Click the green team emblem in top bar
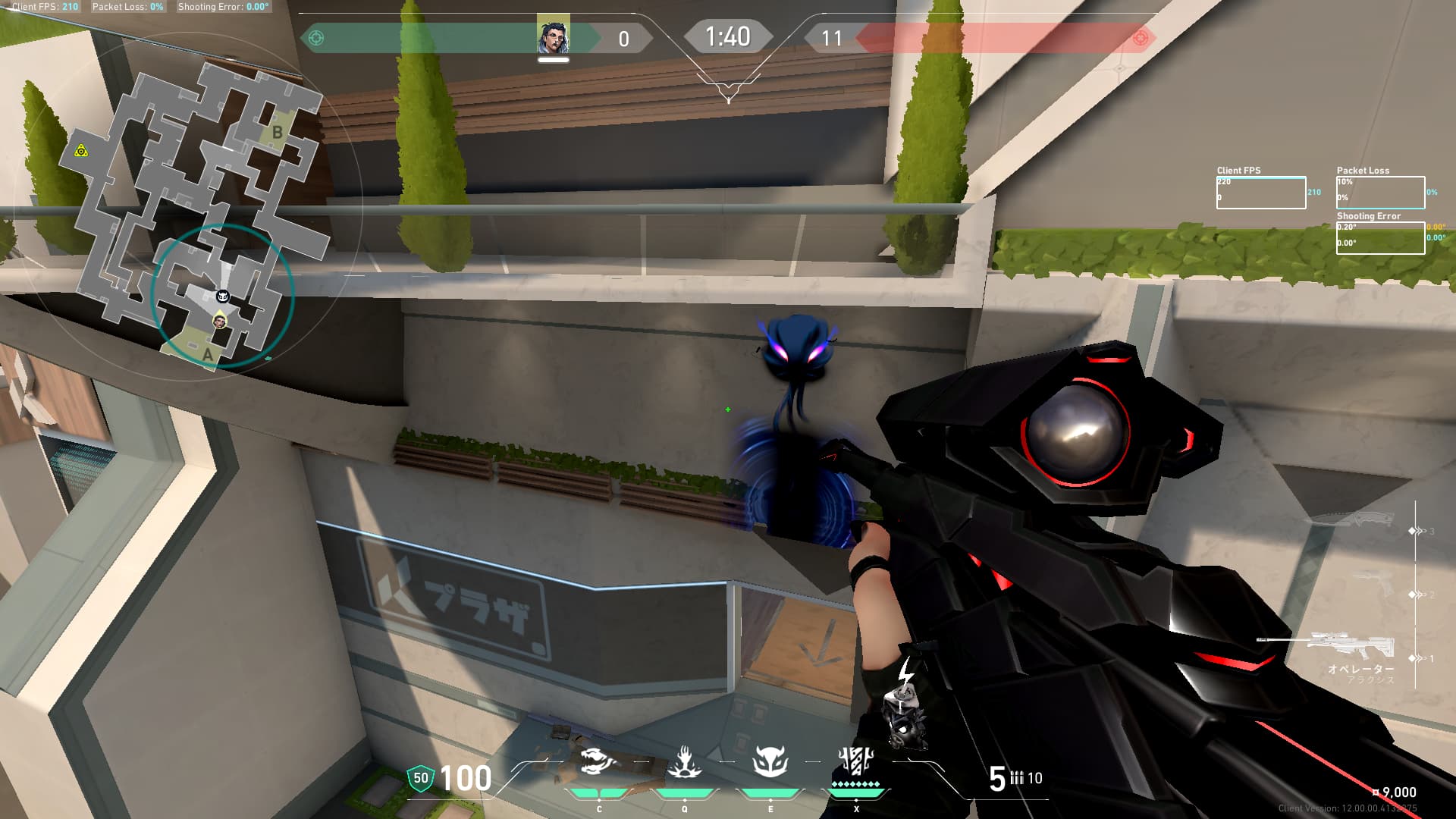Image resolution: width=1456 pixels, height=819 pixels. pos(317,38)
